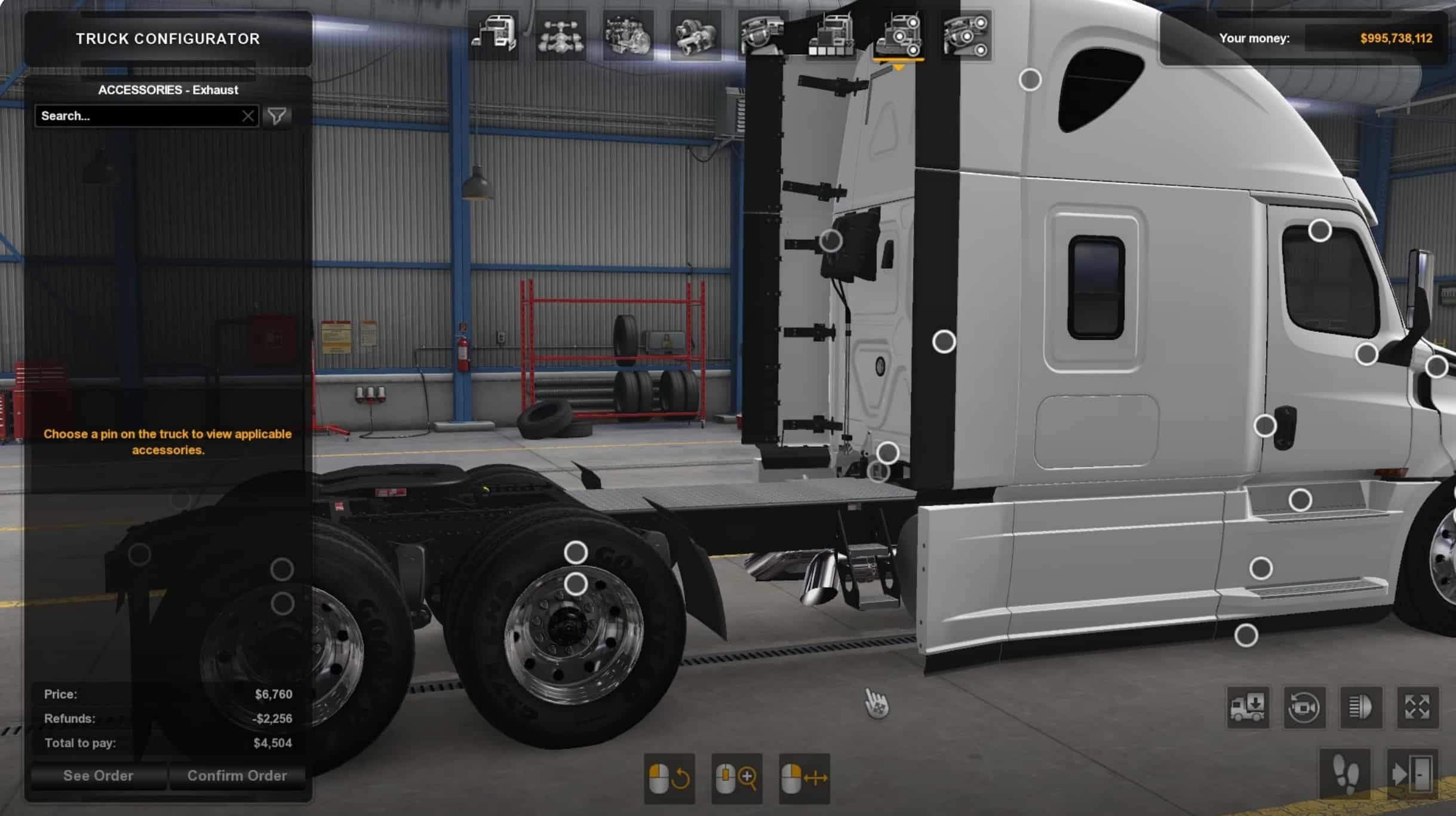Open the interior accessories dashboard-with-pins tab

[966, 35]
